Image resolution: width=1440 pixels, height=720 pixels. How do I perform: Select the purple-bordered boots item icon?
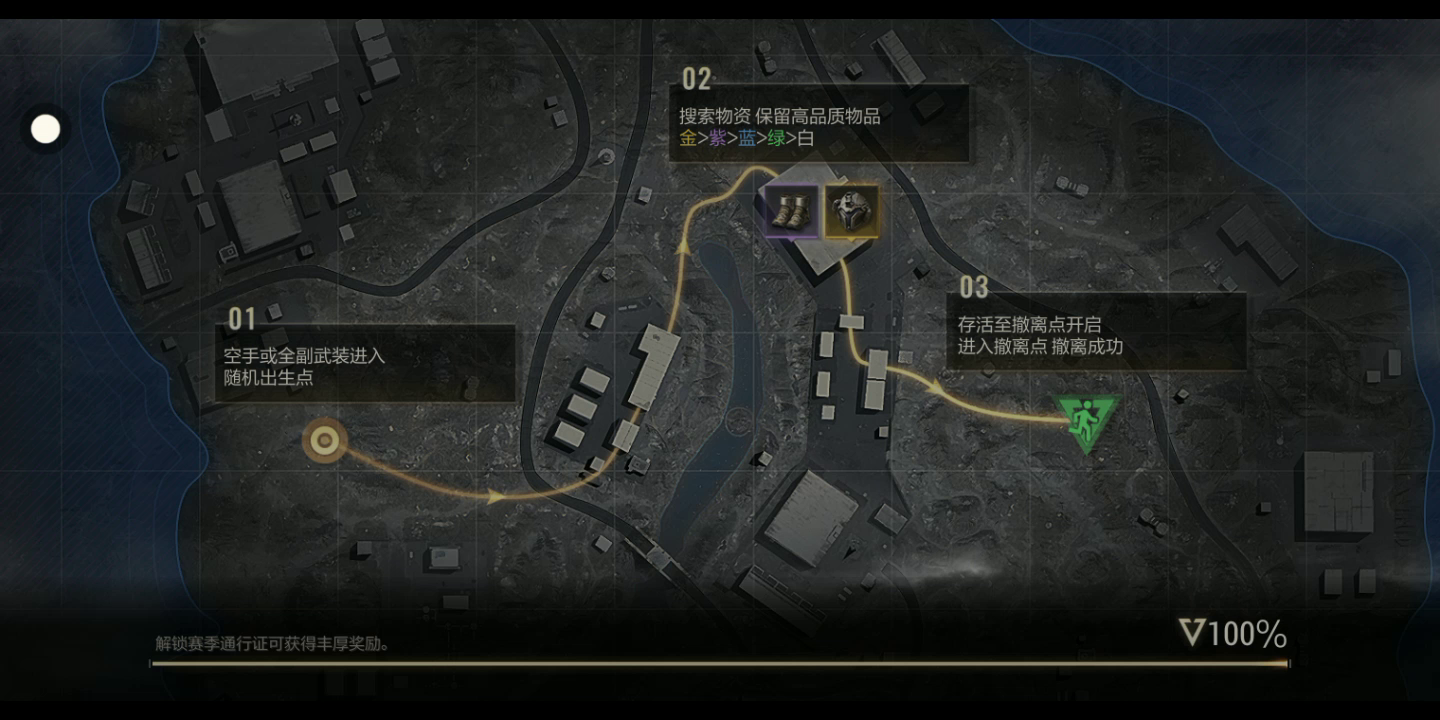point(791,212)
